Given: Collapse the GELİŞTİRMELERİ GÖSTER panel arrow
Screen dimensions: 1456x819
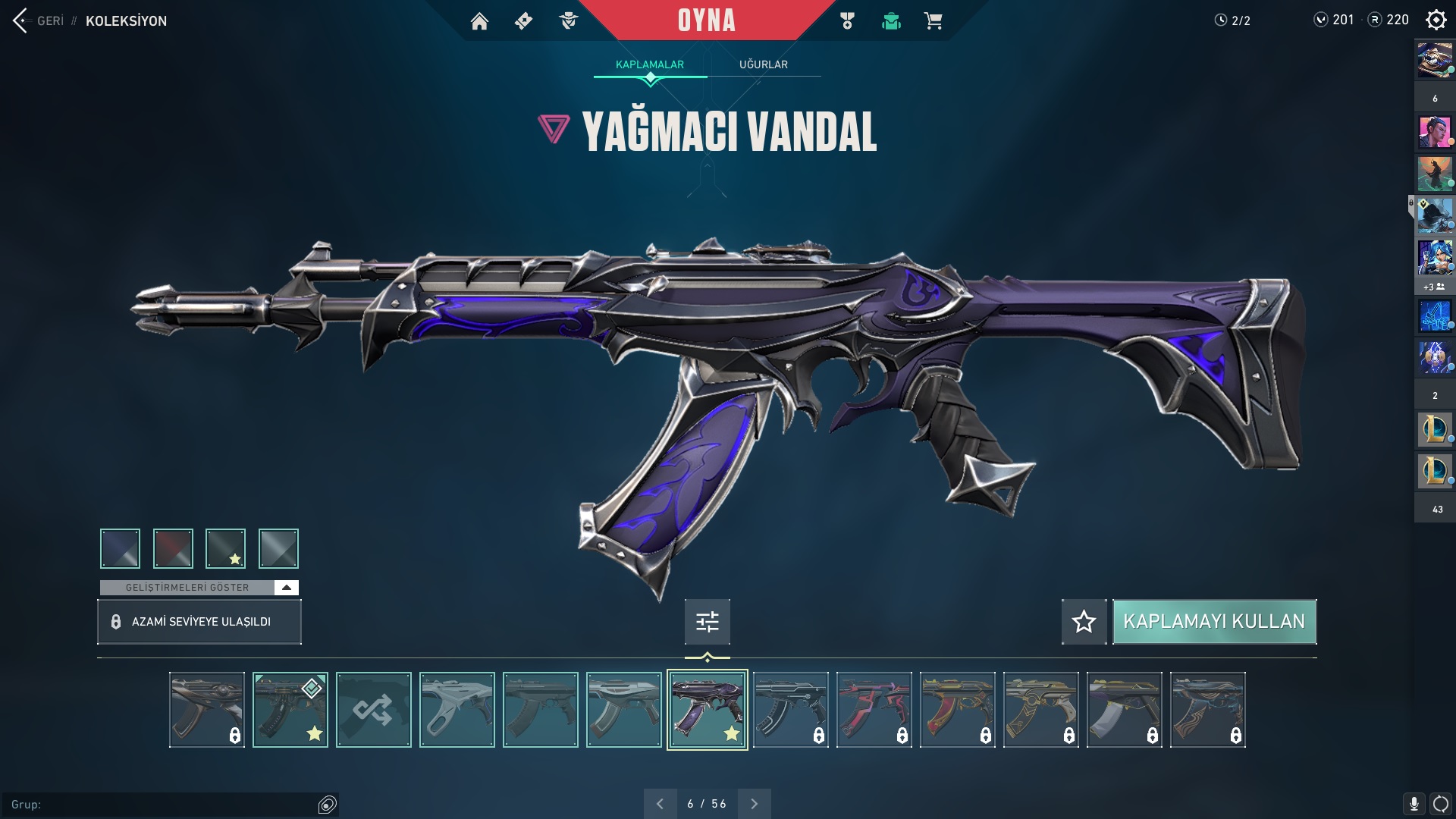Looking at the screenshot, I should coord(285,587).
